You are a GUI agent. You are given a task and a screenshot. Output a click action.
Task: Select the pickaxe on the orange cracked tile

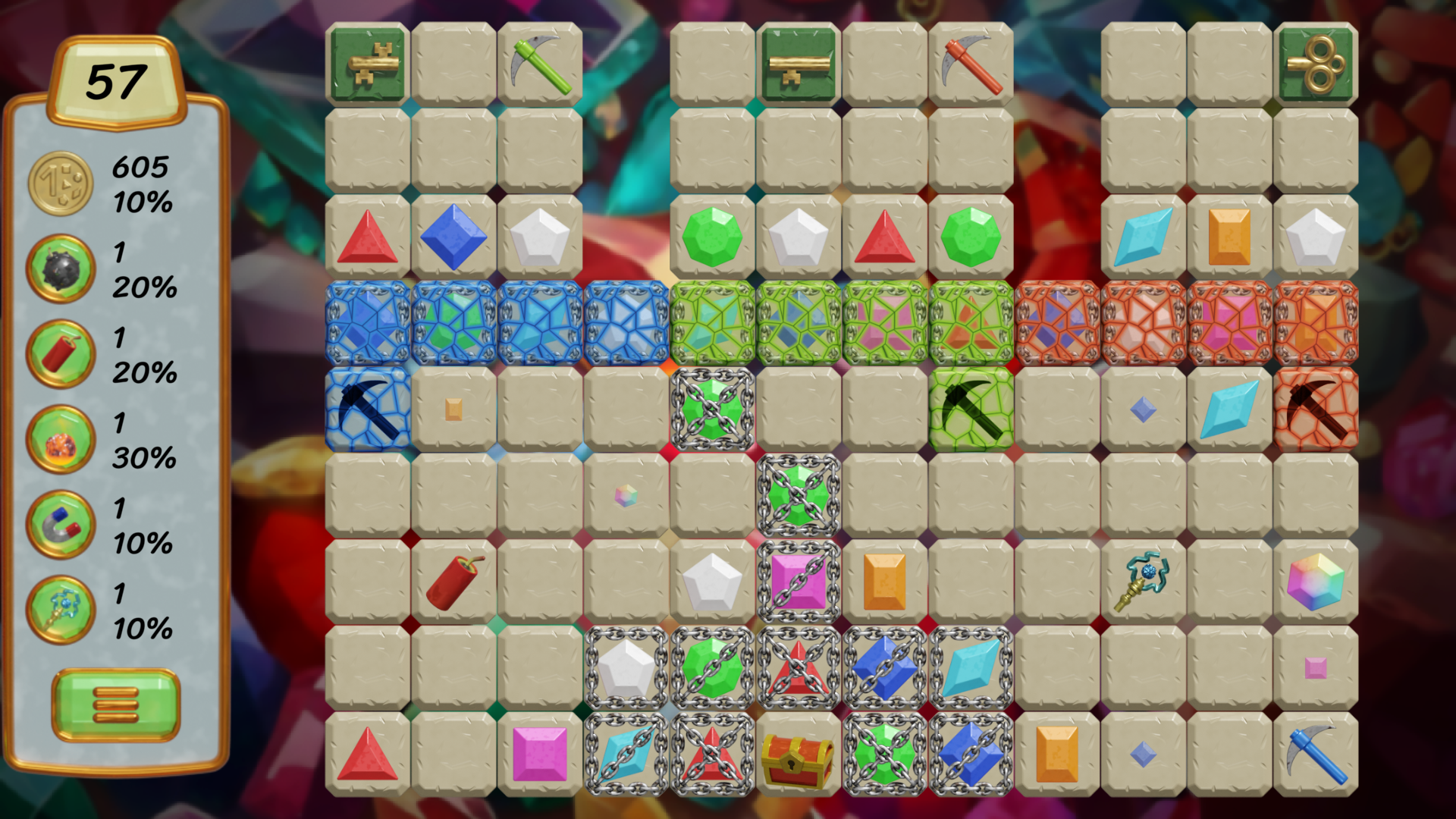(1317, 409)
